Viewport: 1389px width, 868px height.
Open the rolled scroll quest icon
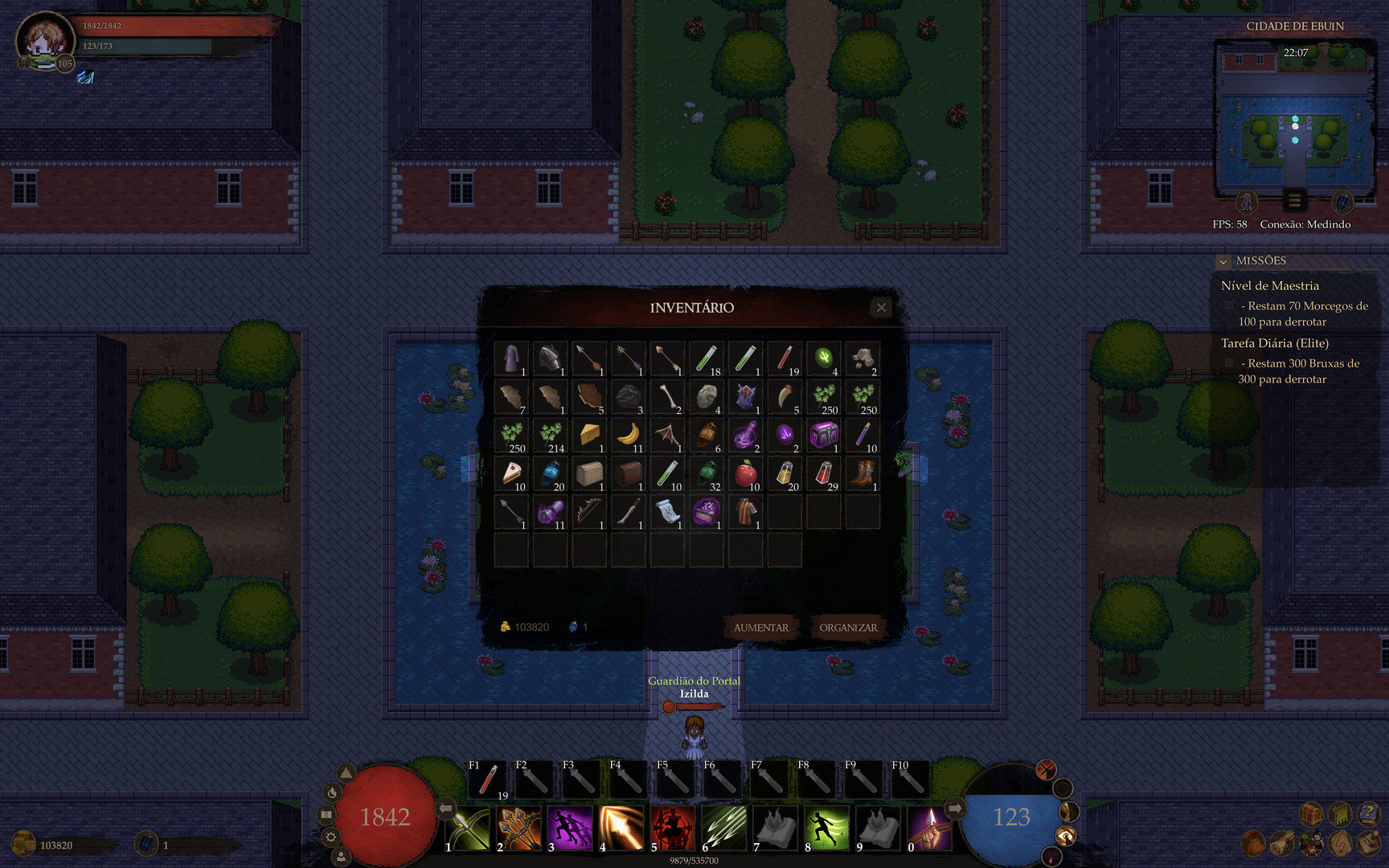(x=1280, y=842)
